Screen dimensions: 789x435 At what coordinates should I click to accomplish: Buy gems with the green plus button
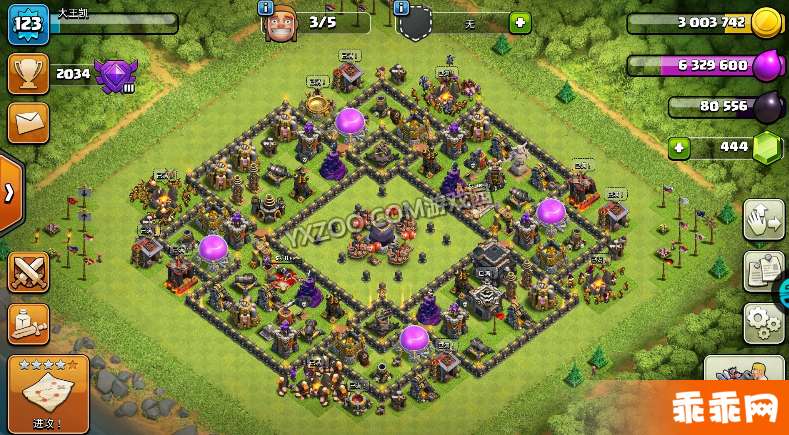tap(680, 147)
